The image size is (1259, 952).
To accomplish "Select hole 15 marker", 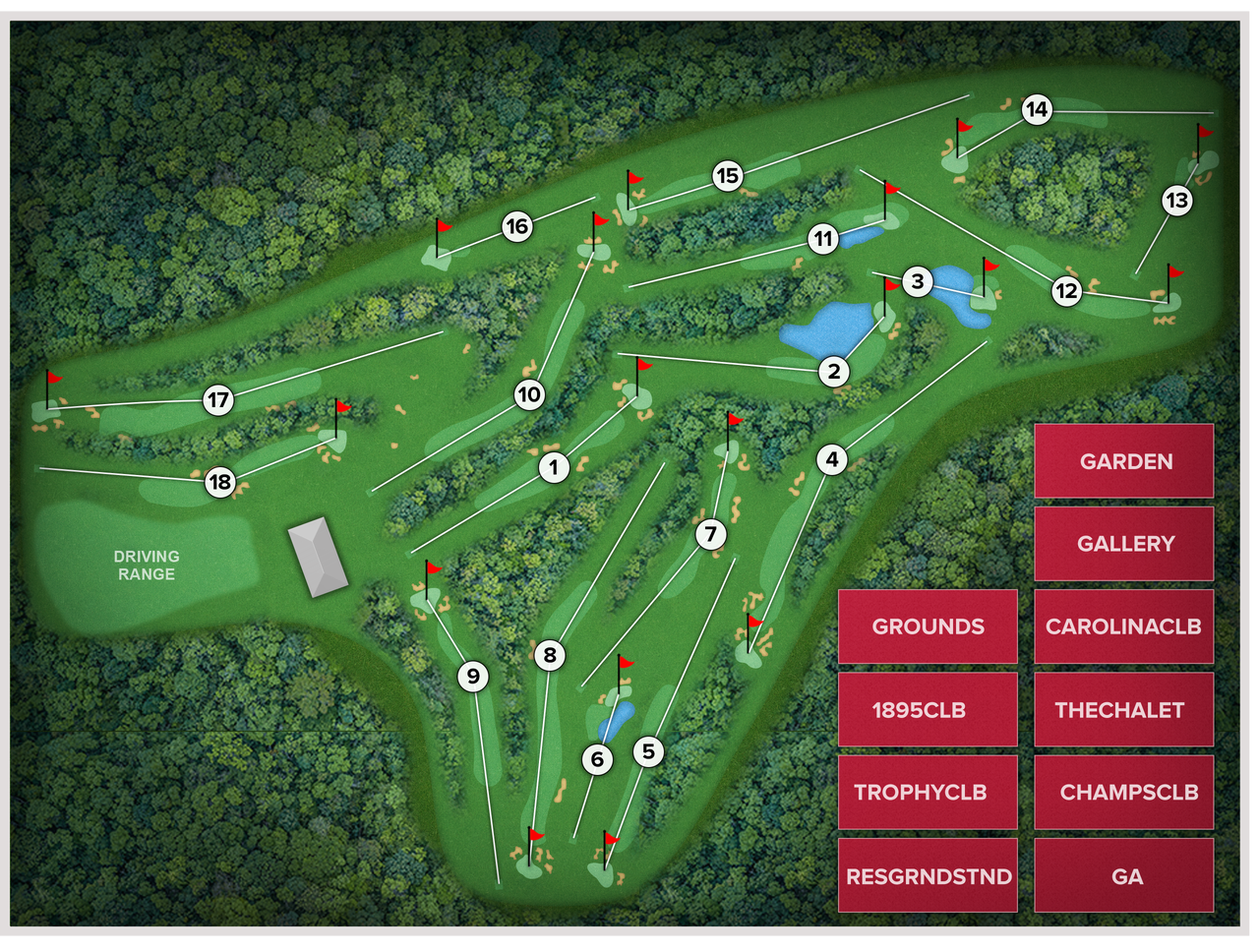I will pyautogui.click(x=728, y=176).
